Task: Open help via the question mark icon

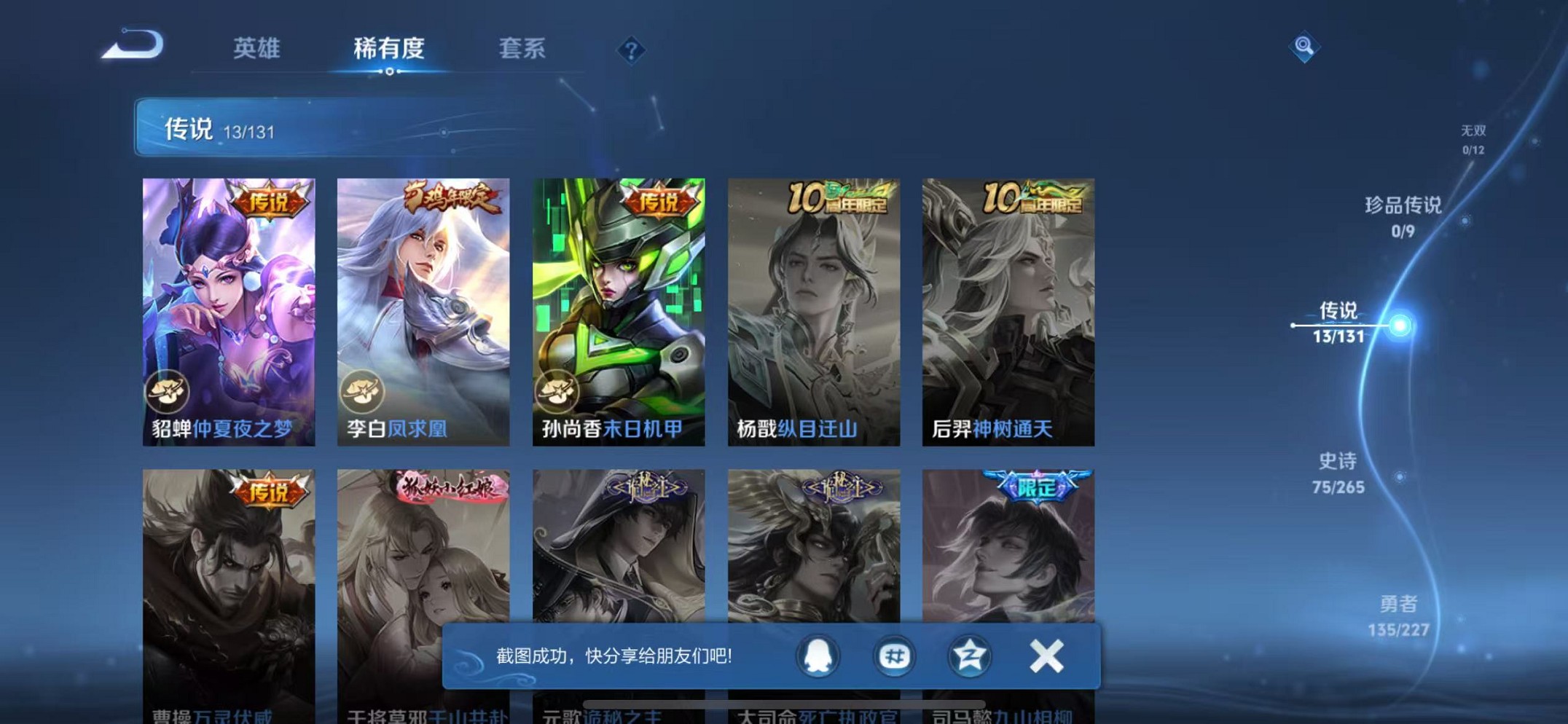Action: [631, 50]
